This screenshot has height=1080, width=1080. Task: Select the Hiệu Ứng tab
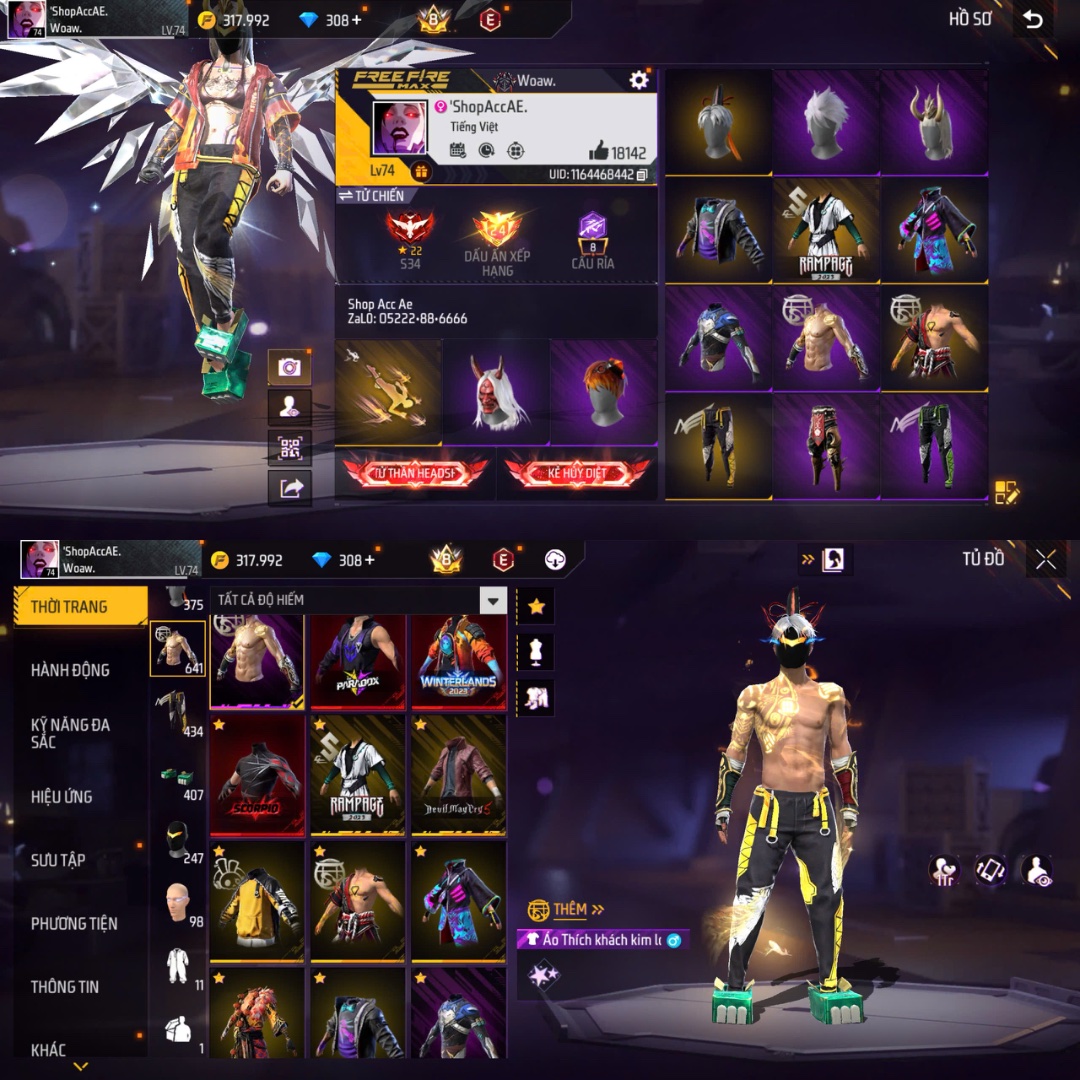coord(62,797)
